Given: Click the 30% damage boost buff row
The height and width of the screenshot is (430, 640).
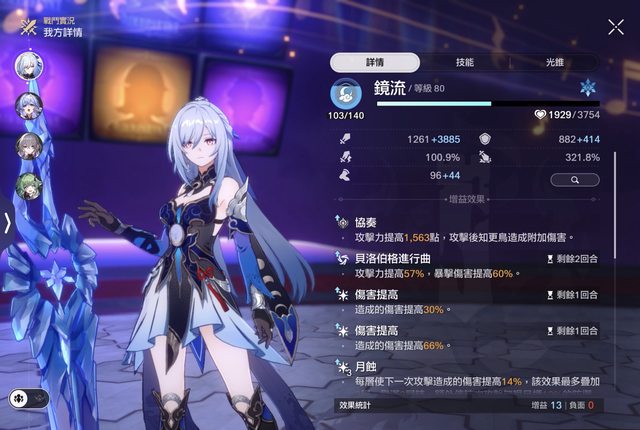Looking at the screenshot, I should 460,302.
